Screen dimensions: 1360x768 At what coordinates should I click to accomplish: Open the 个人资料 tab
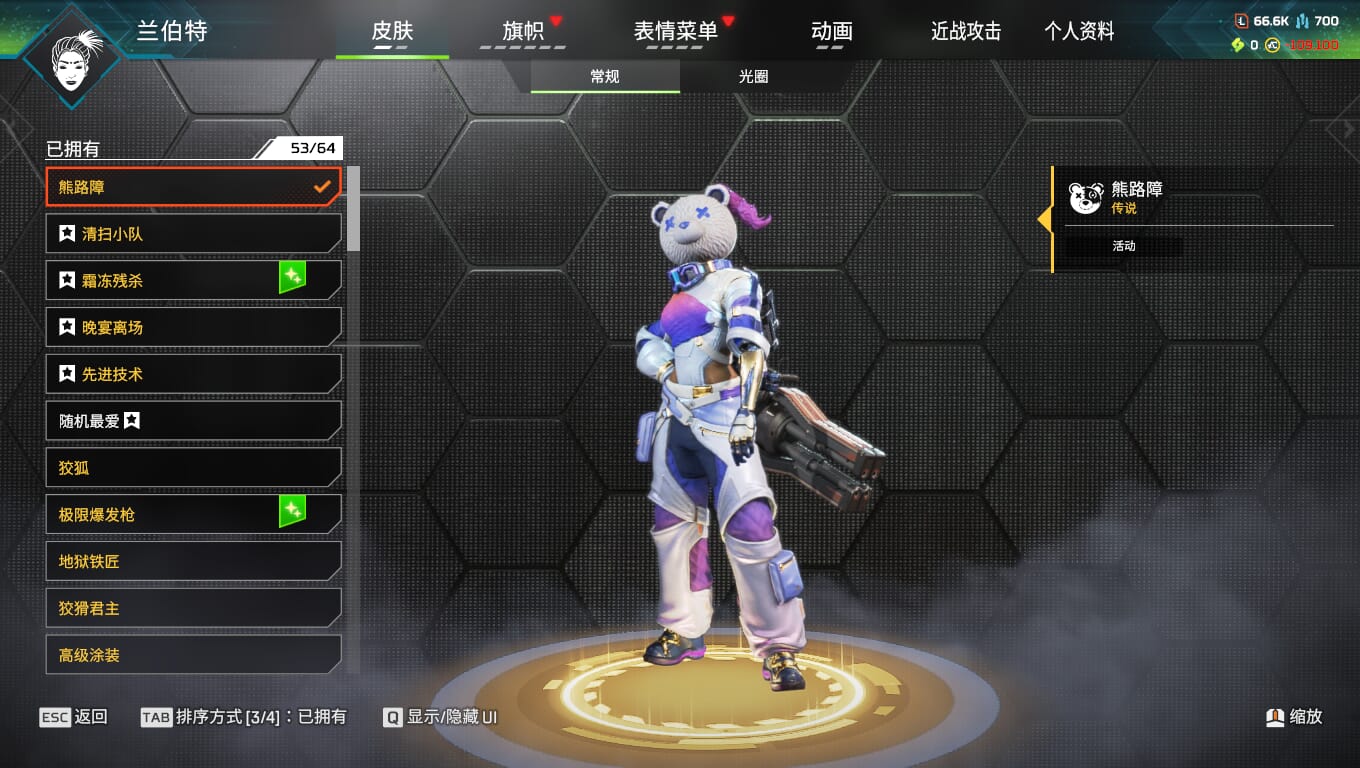click(x=1079, y=32)
